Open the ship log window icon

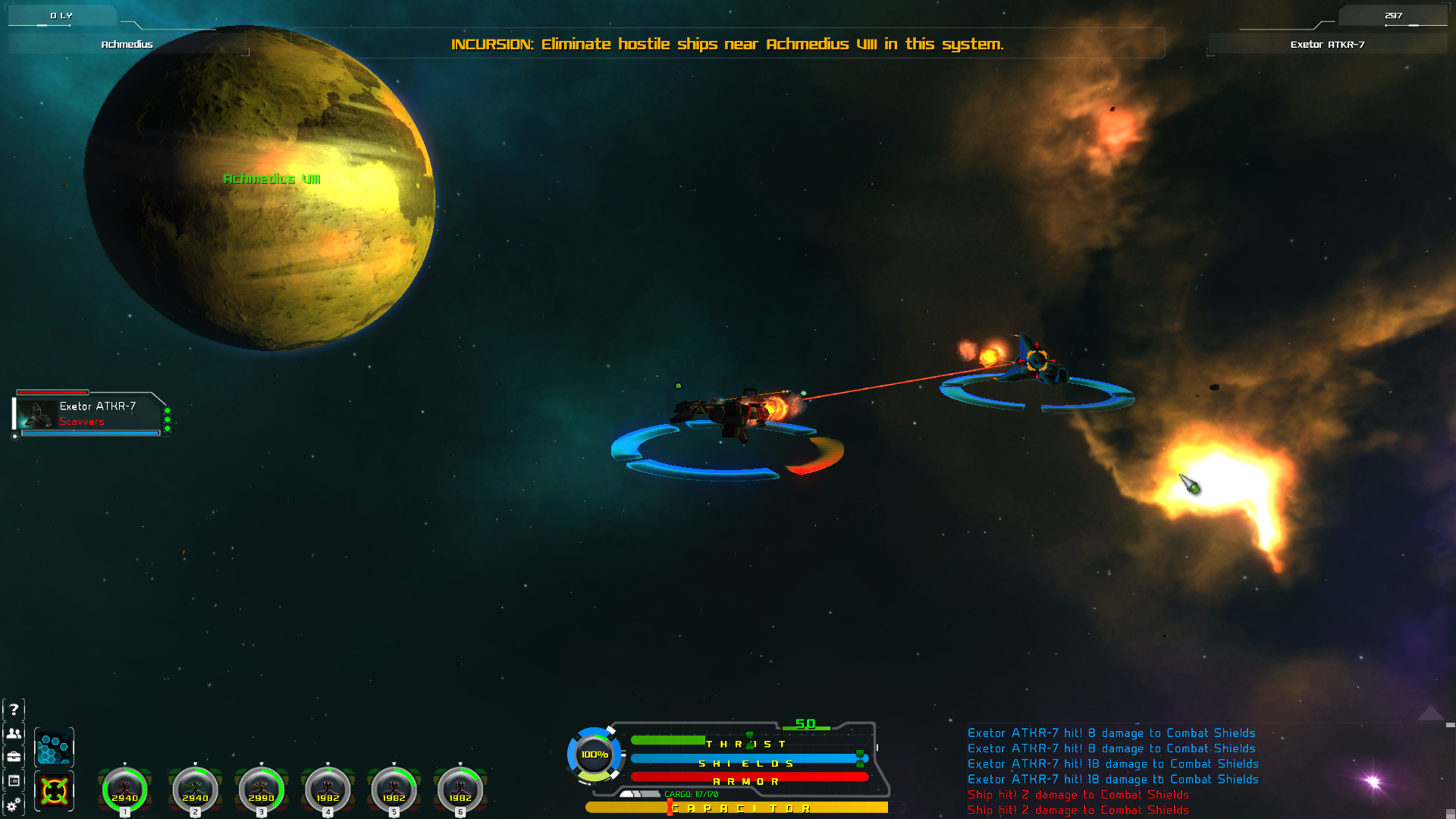(x=15, y=780)
